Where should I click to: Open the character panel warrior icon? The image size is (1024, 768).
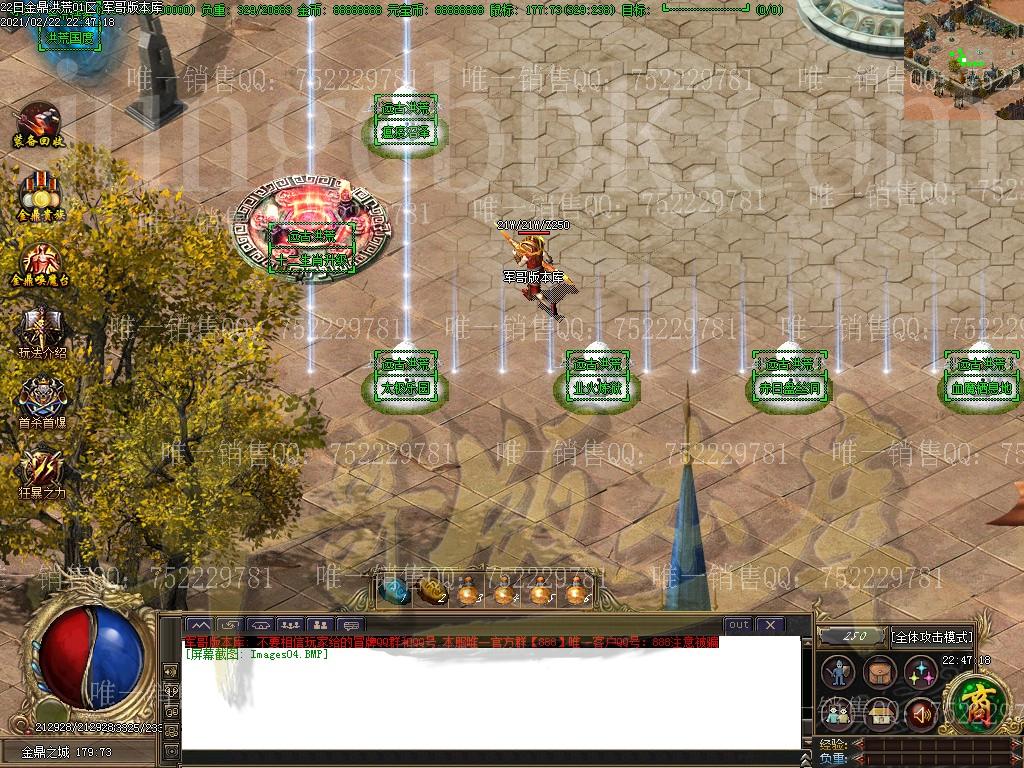point(840,673)
